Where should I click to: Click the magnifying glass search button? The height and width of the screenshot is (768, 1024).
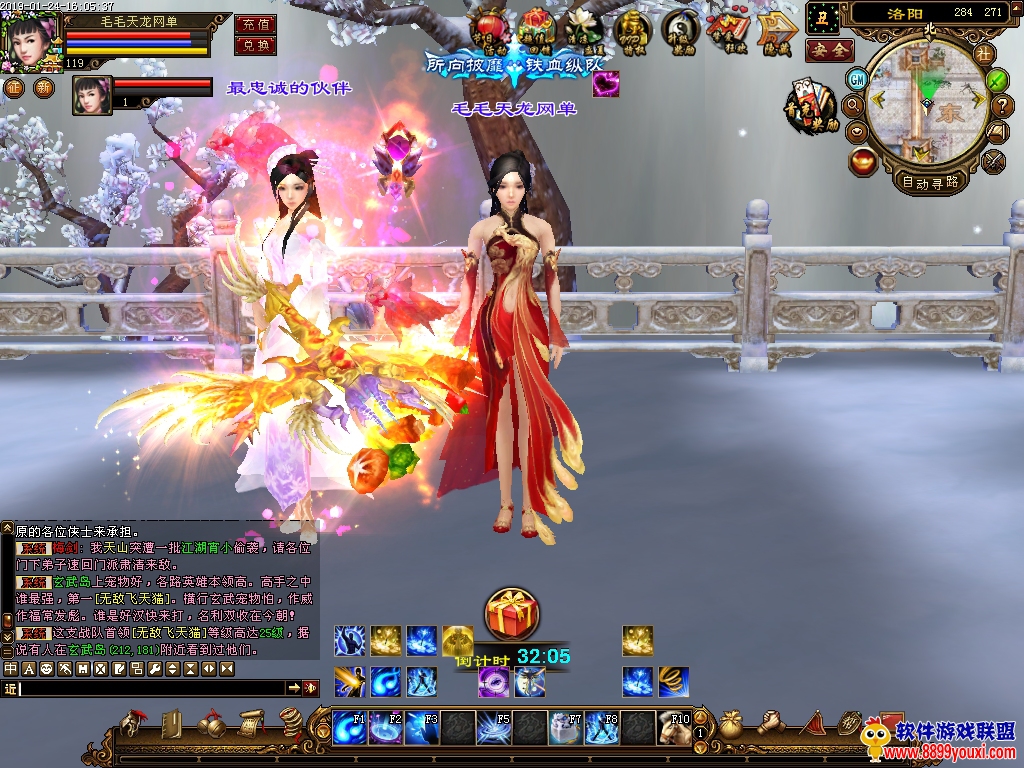(853, 104)
